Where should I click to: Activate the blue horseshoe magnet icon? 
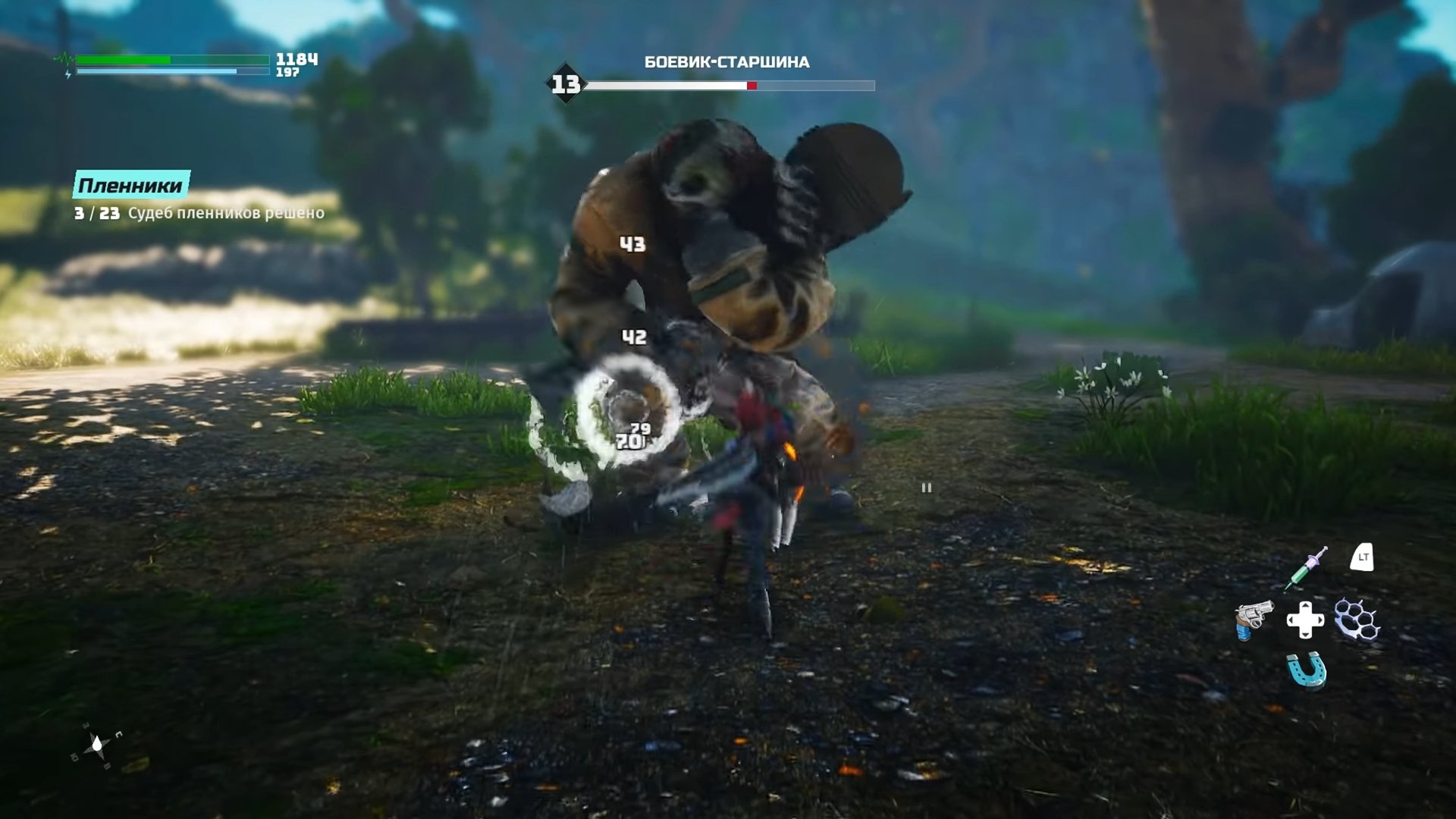coord(1307,670)
